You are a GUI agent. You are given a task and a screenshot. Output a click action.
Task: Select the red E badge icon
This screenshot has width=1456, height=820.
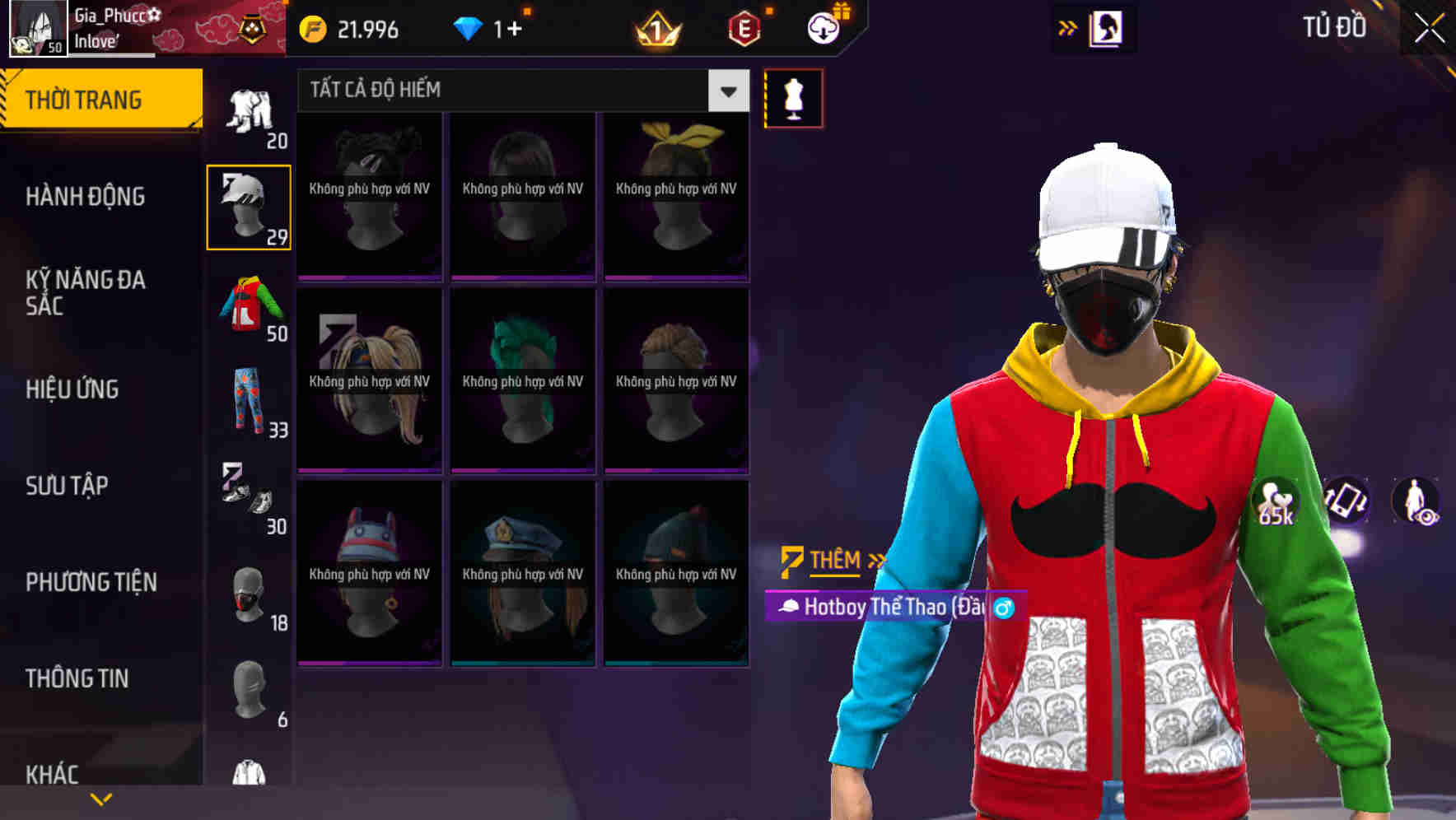(x=744, y=30)
